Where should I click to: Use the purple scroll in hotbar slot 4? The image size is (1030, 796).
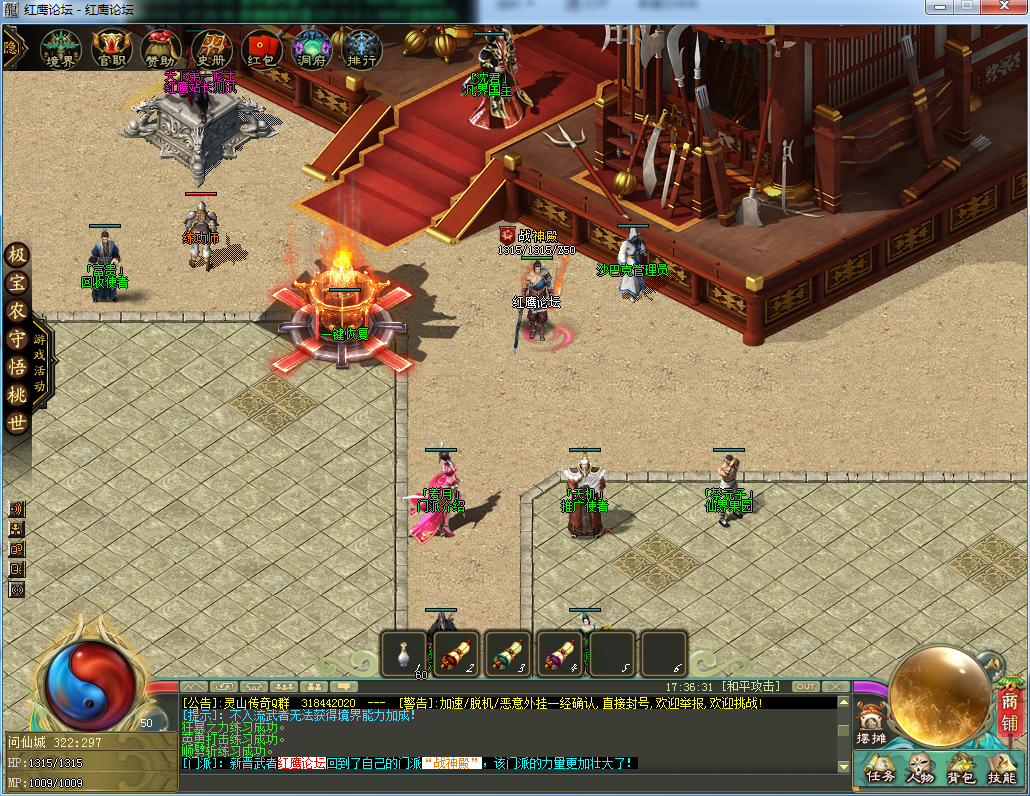click(560, 654)
